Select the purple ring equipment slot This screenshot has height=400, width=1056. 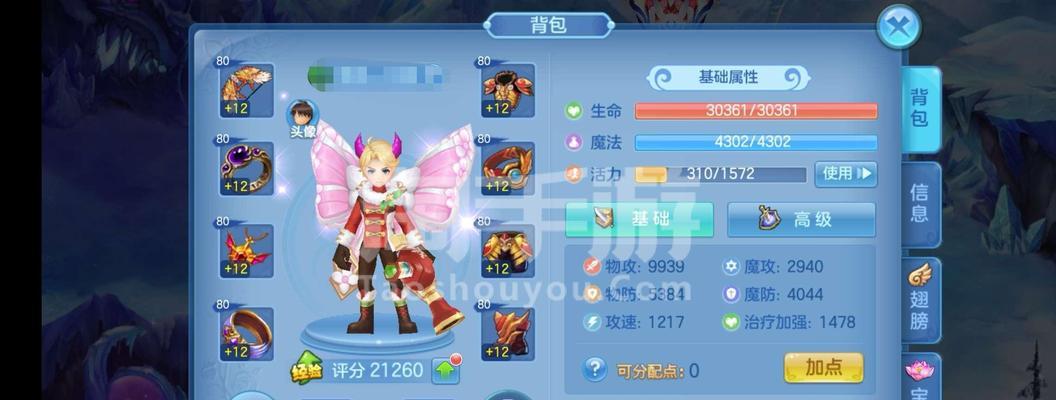point(246,168)
